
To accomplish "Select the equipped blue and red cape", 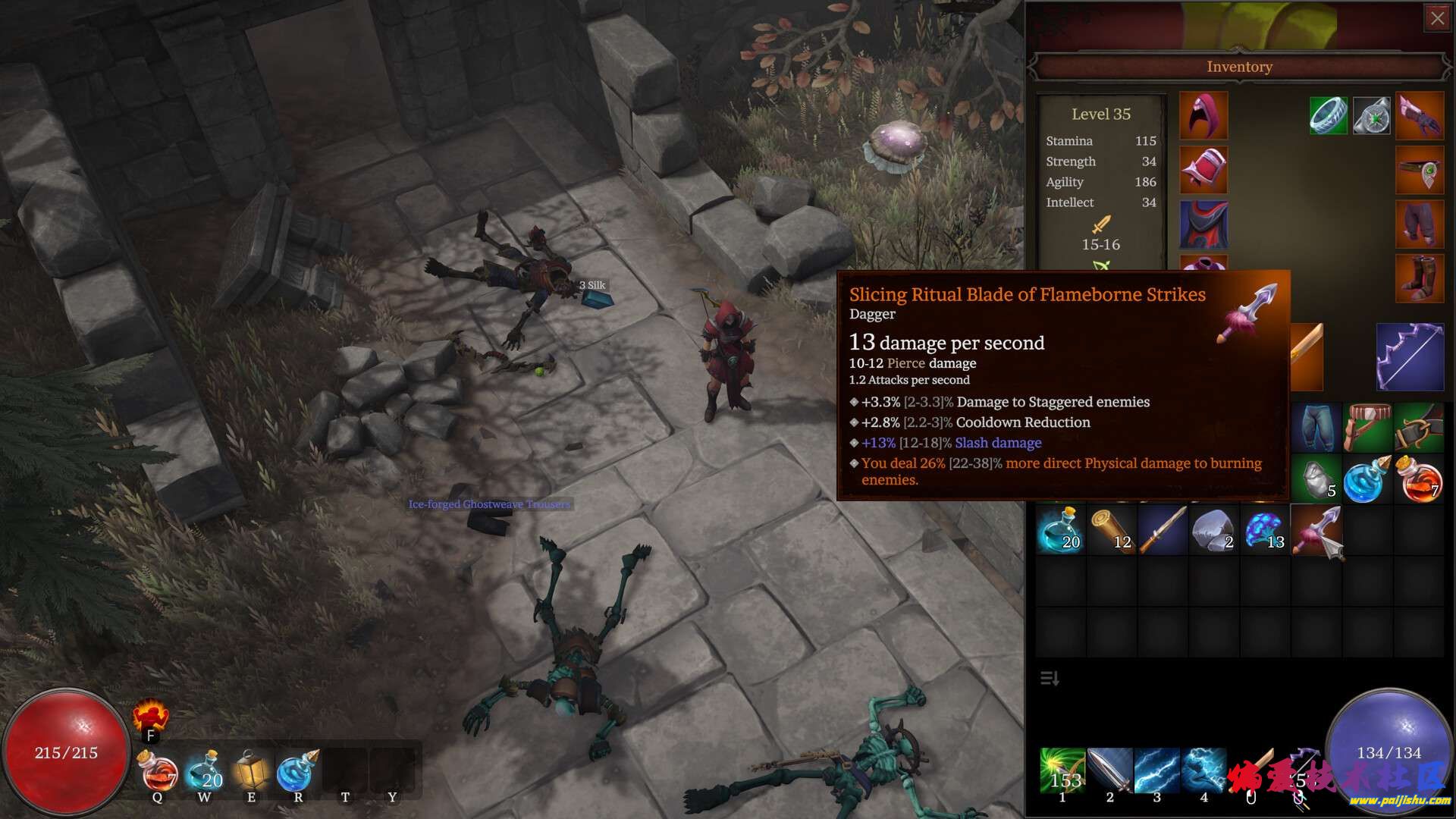I will 1203,224.
